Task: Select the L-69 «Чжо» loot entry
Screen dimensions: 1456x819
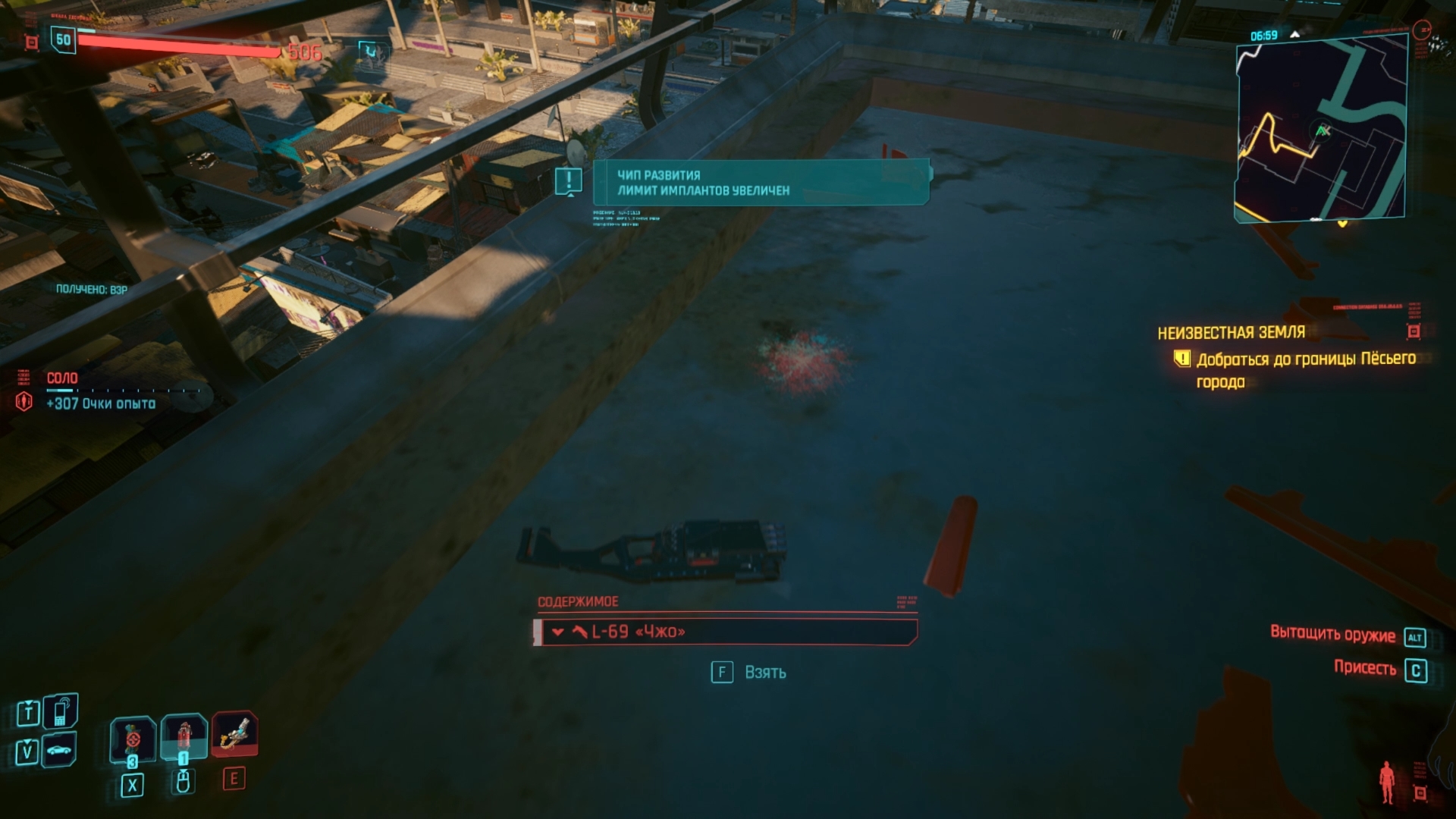Action: 726,632
